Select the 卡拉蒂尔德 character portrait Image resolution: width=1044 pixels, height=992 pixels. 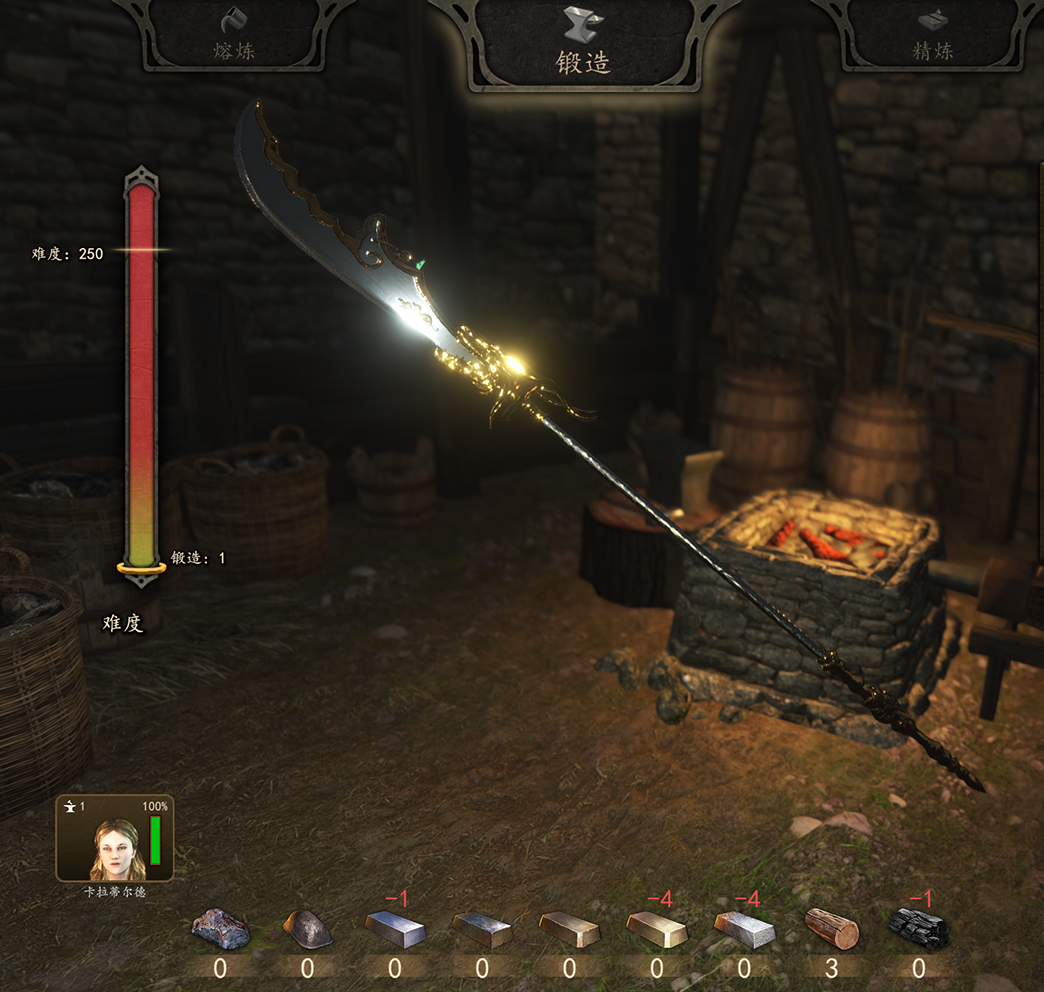tap(115, 840)
